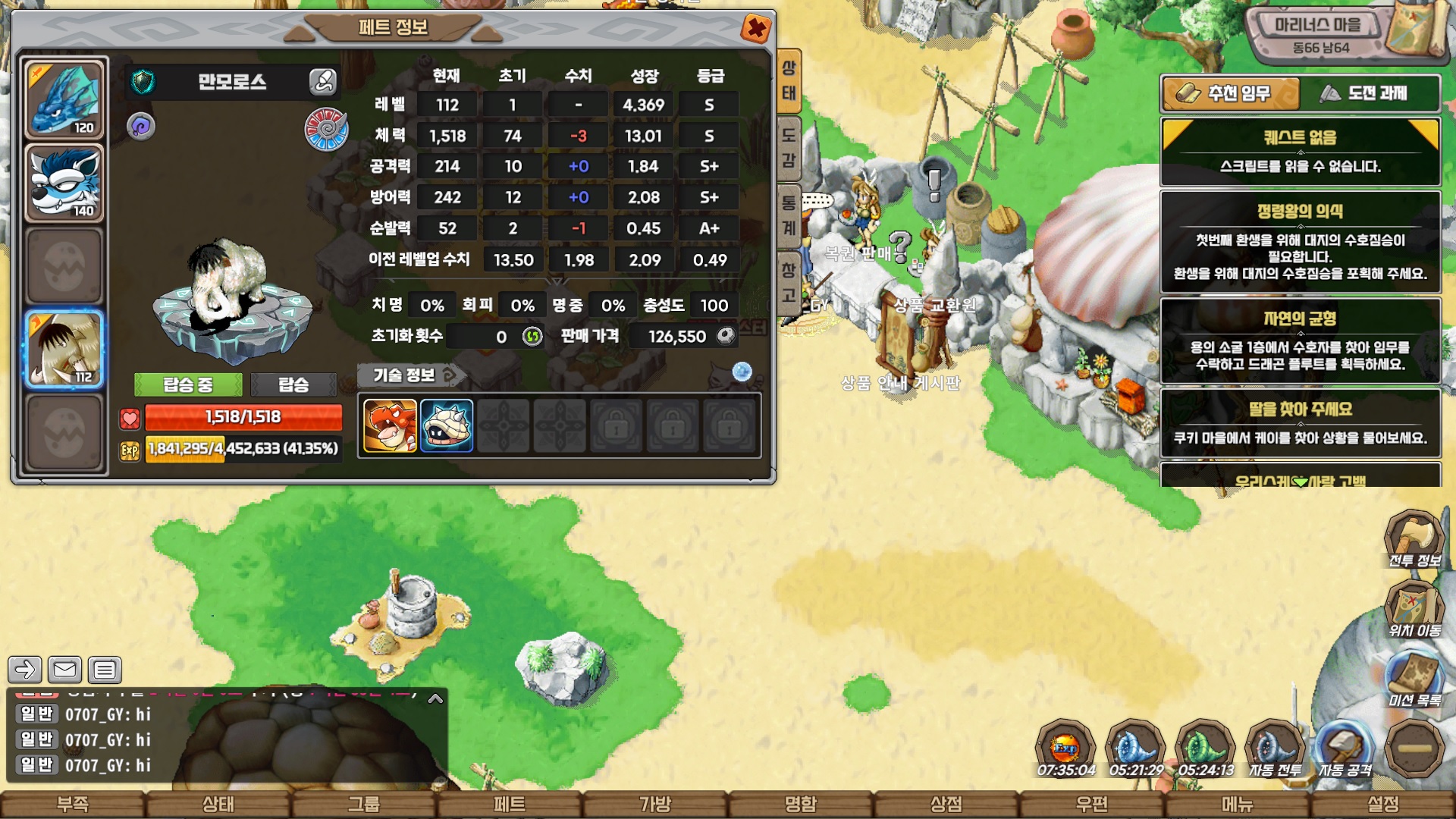This screenshot has width=1456, height=819.
Task: Click the 탑승 mount button
Action: point(293,384)
